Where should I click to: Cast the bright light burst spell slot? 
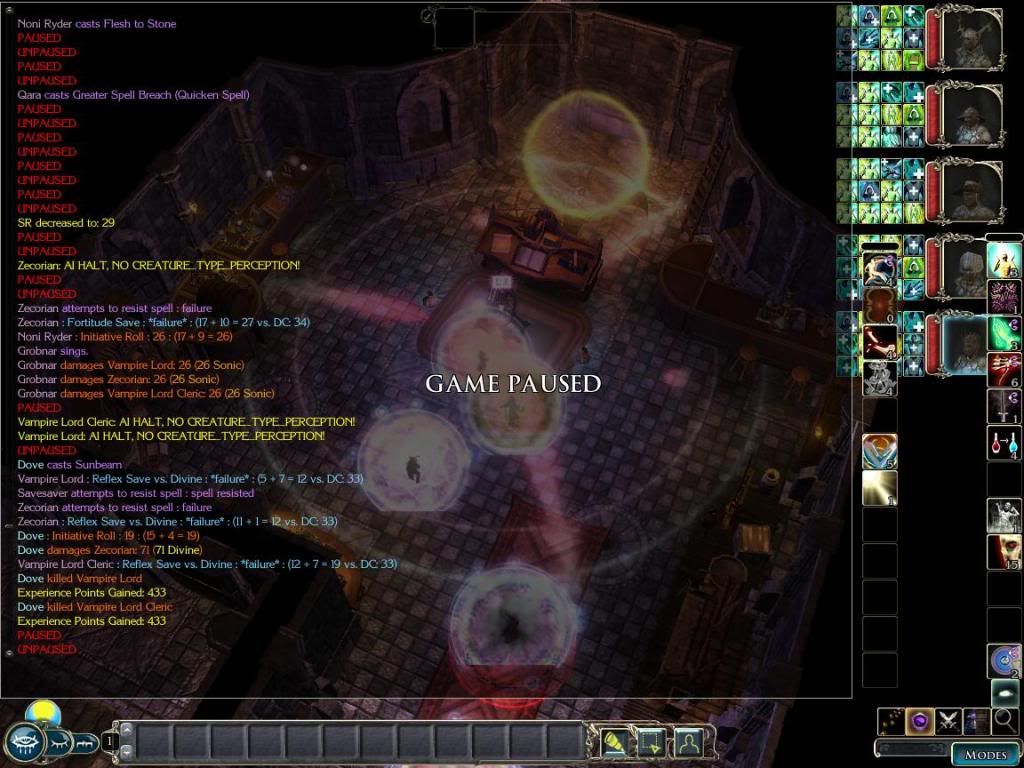tap(880, 488)
